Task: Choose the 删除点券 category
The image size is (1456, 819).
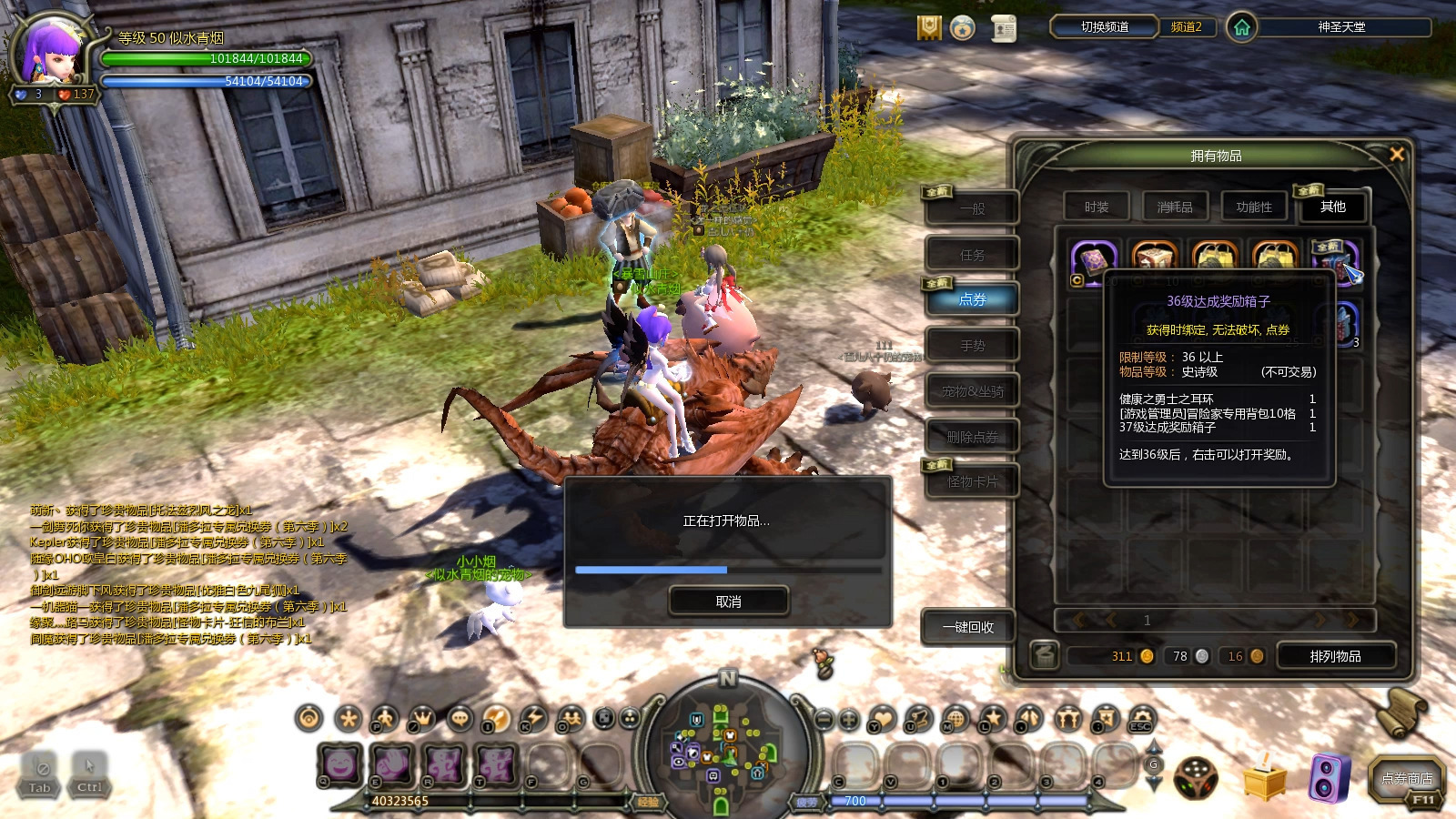Action: (x=972, y=437)
